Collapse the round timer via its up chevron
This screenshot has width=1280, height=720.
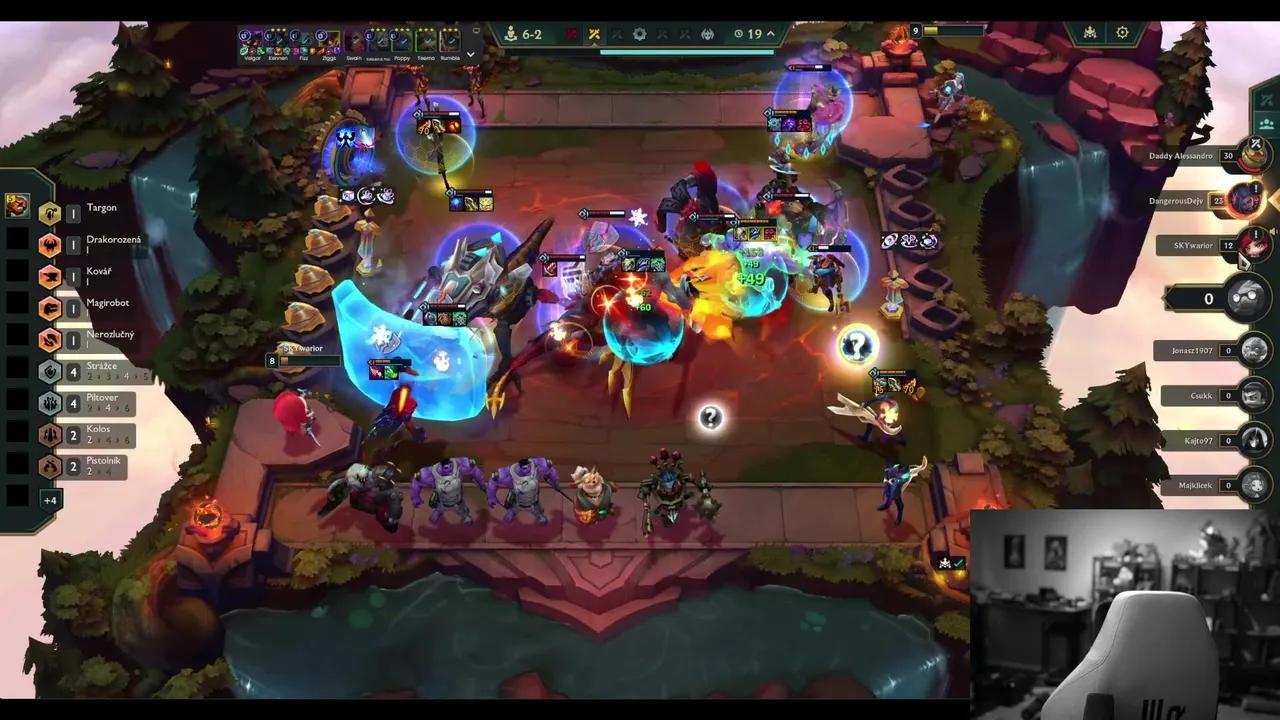(x=772, y=33)
